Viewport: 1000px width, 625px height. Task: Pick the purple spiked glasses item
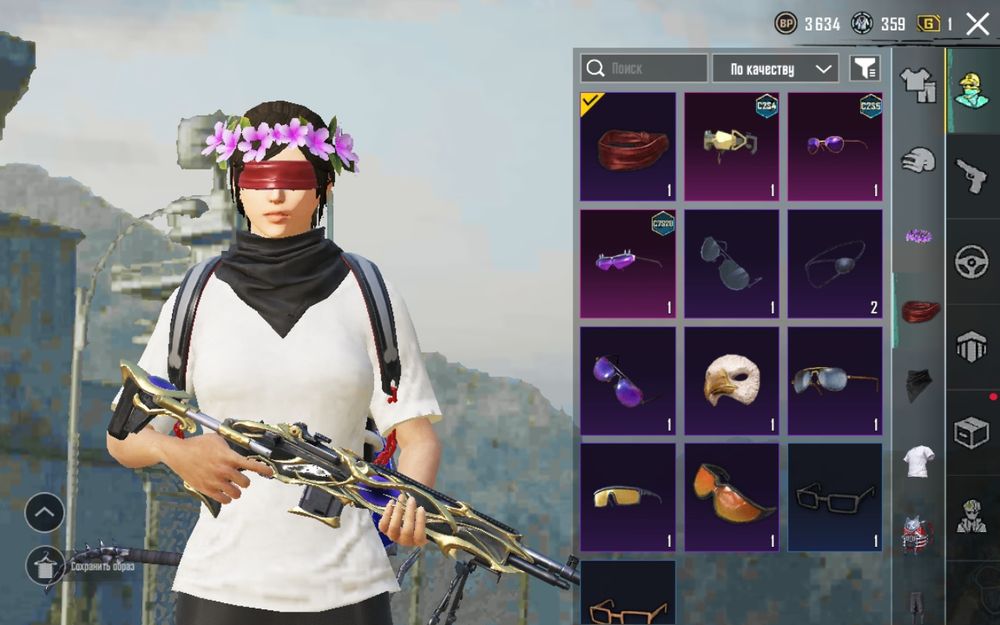[628, 264]
